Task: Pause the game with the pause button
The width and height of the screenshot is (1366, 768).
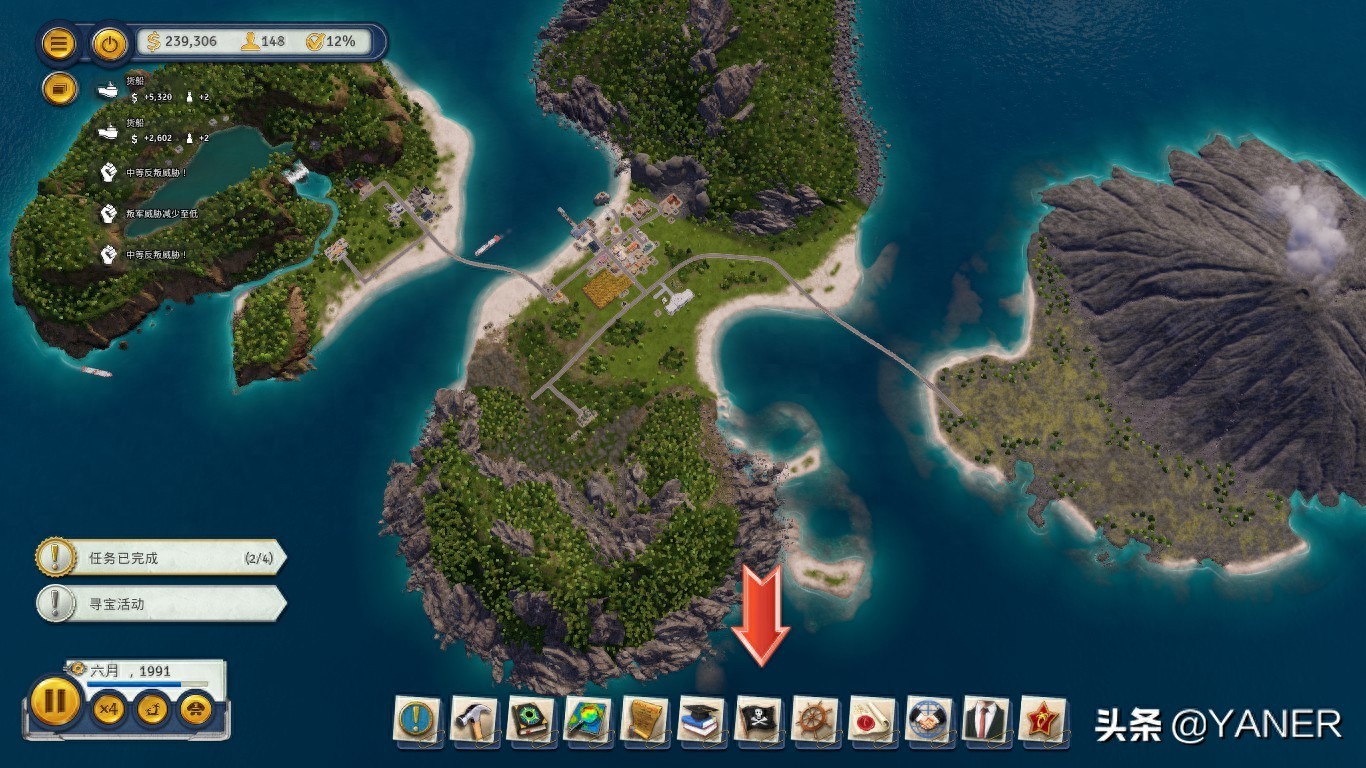Action: 55,701
